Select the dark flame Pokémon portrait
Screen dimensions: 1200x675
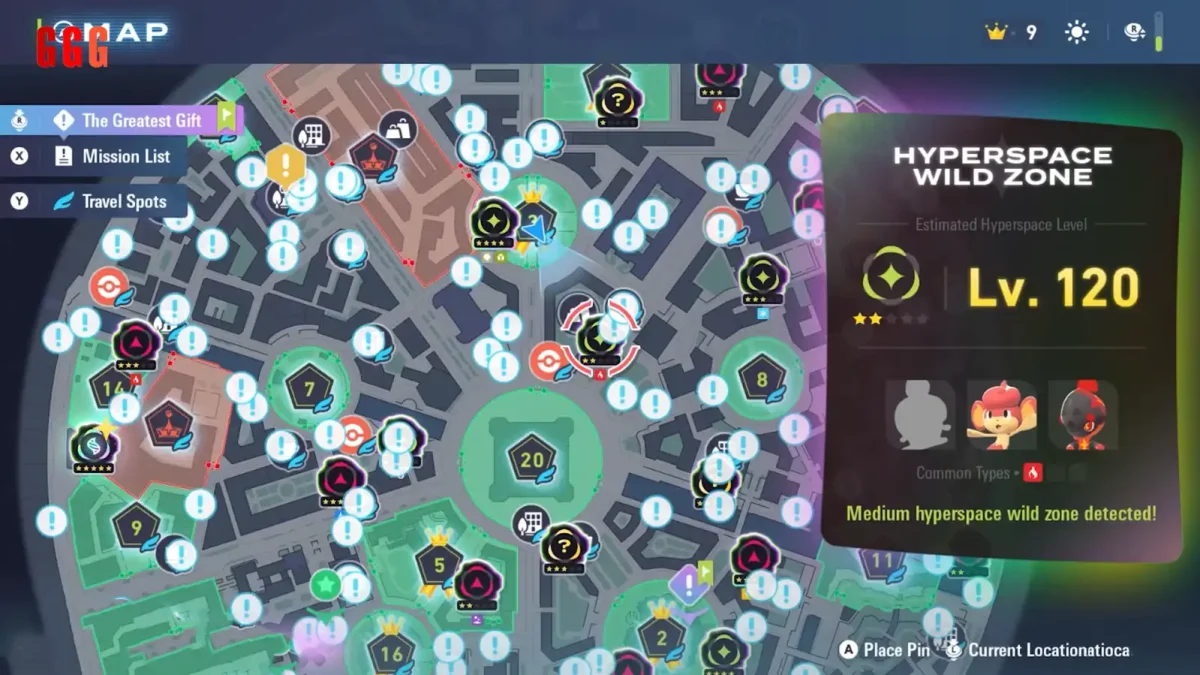1082,415
